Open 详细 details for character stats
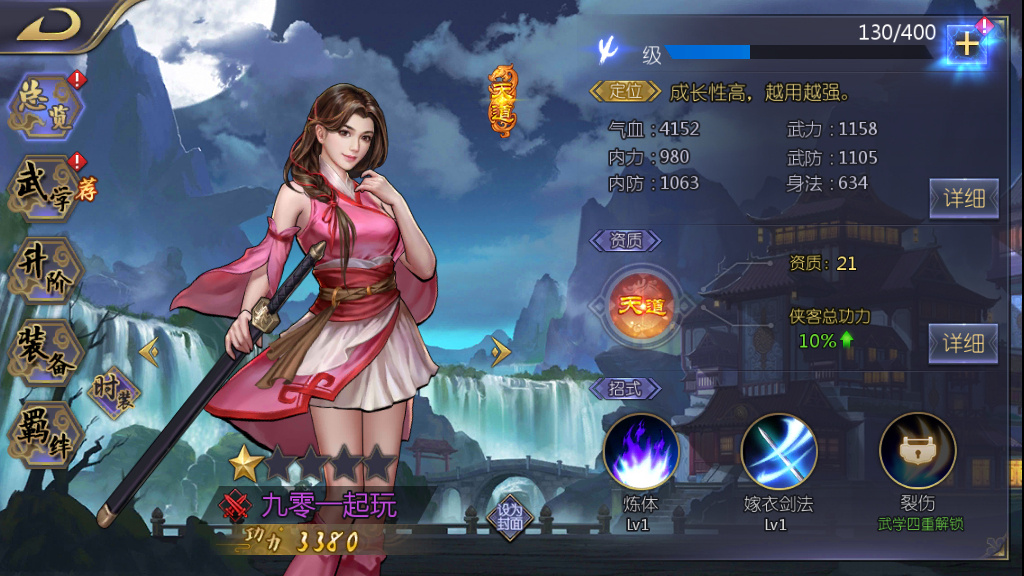This screenshot has width=1024, height=576. point(963,198)
